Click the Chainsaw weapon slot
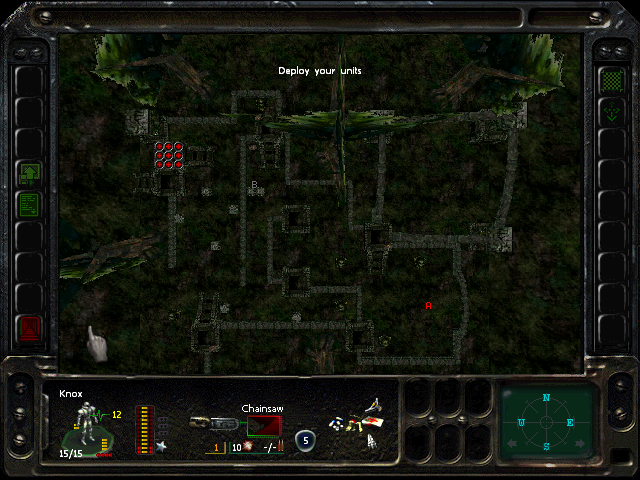Viewport: 640px width, 480px height. [265, 425]
